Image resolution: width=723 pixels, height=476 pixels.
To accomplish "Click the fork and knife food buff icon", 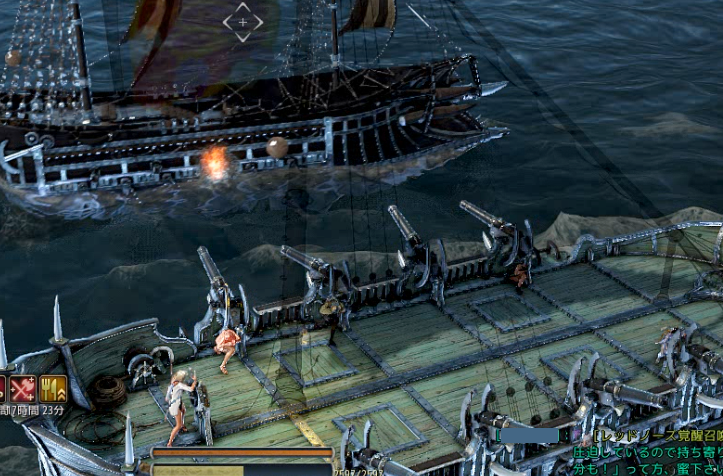I will (53, 388).
